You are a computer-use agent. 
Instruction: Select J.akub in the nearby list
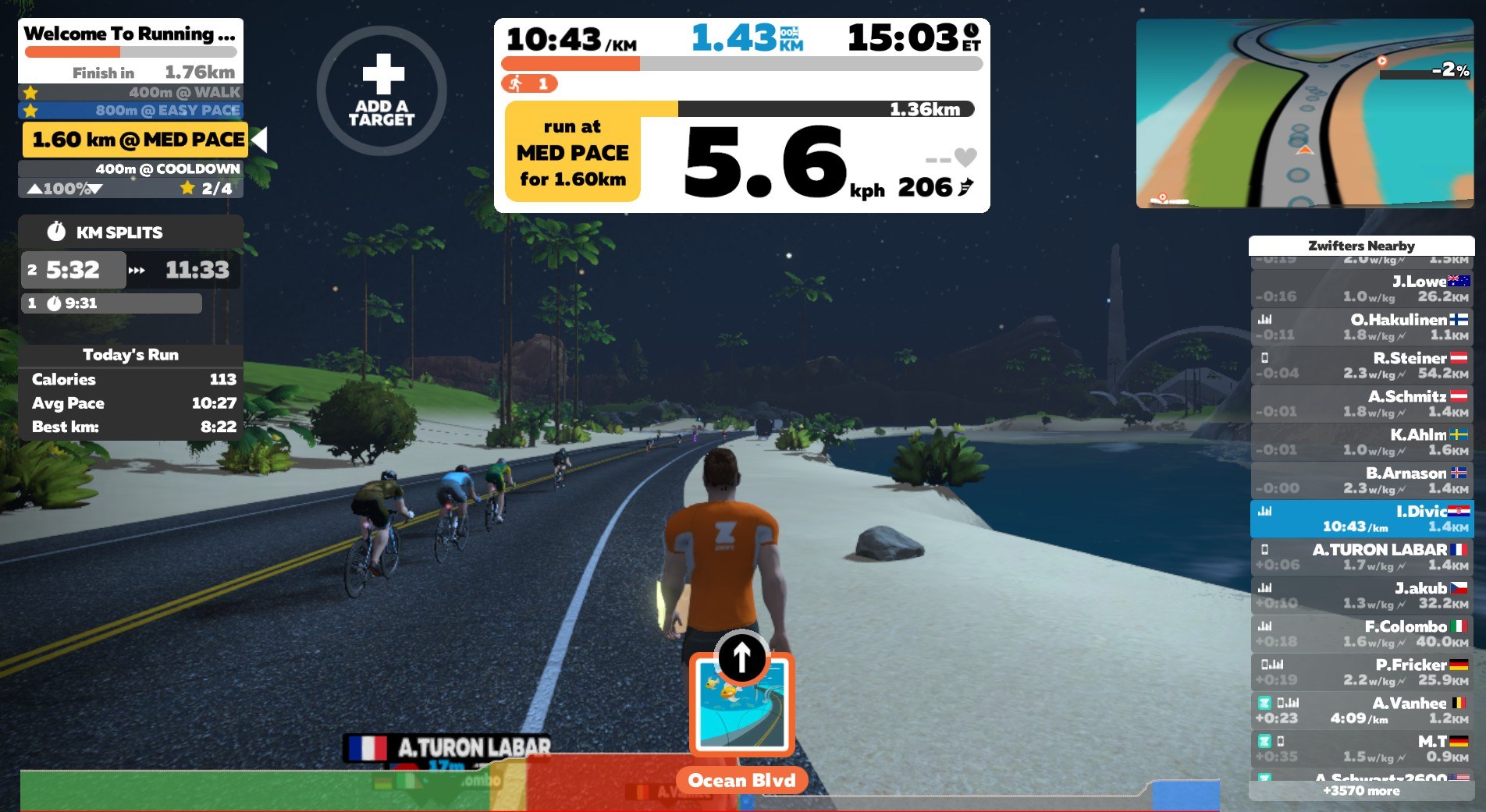click(1362, 595)
